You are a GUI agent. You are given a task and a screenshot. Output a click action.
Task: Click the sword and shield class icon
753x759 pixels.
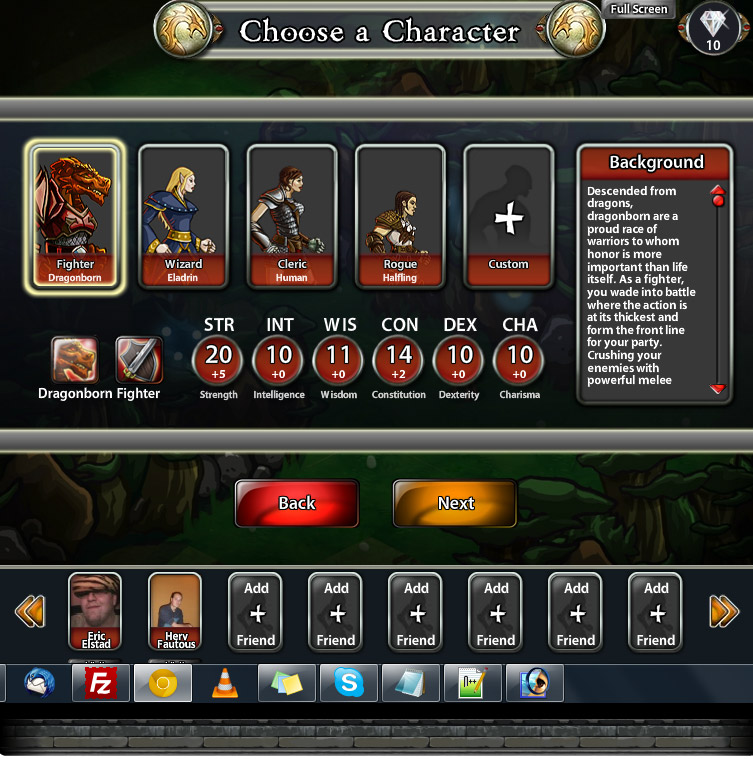tap(139, 360)
